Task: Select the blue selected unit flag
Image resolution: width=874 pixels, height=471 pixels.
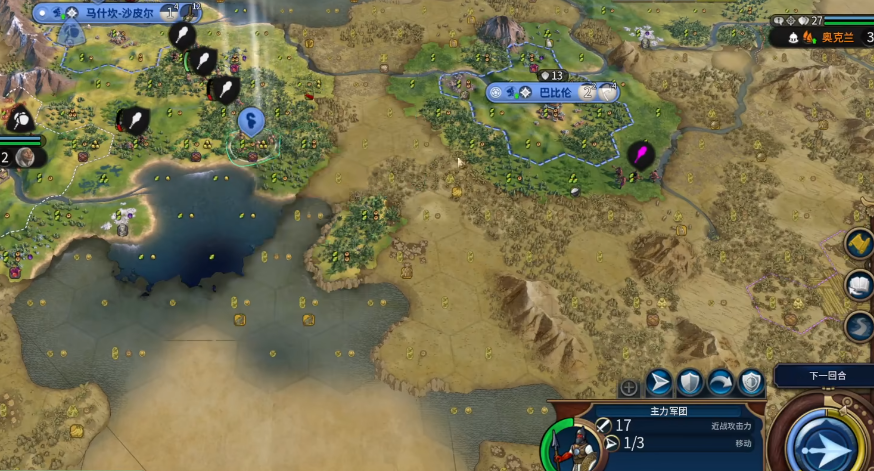Action: 251,122
